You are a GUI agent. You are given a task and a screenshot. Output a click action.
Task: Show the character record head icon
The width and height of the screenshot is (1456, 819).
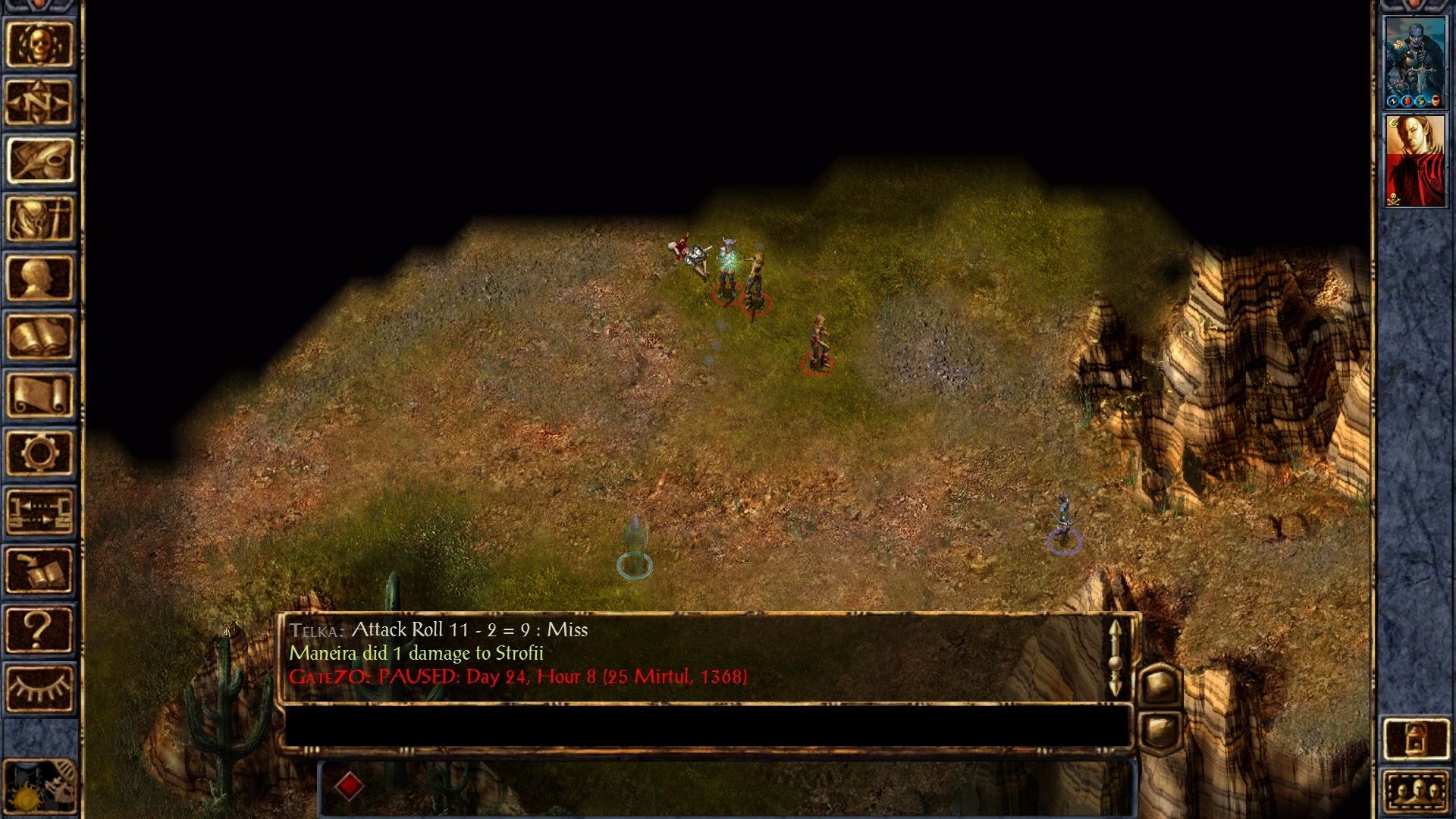coord(39,278)
